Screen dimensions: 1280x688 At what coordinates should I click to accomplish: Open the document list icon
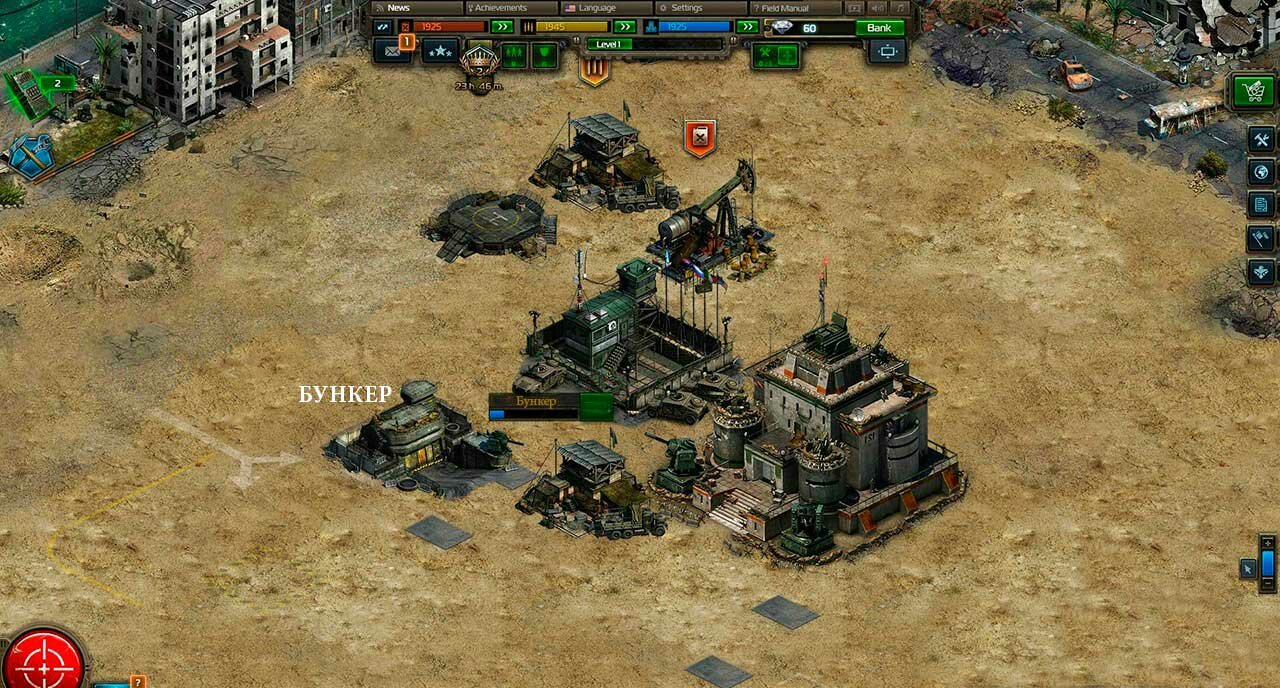tap(1261, 205)
